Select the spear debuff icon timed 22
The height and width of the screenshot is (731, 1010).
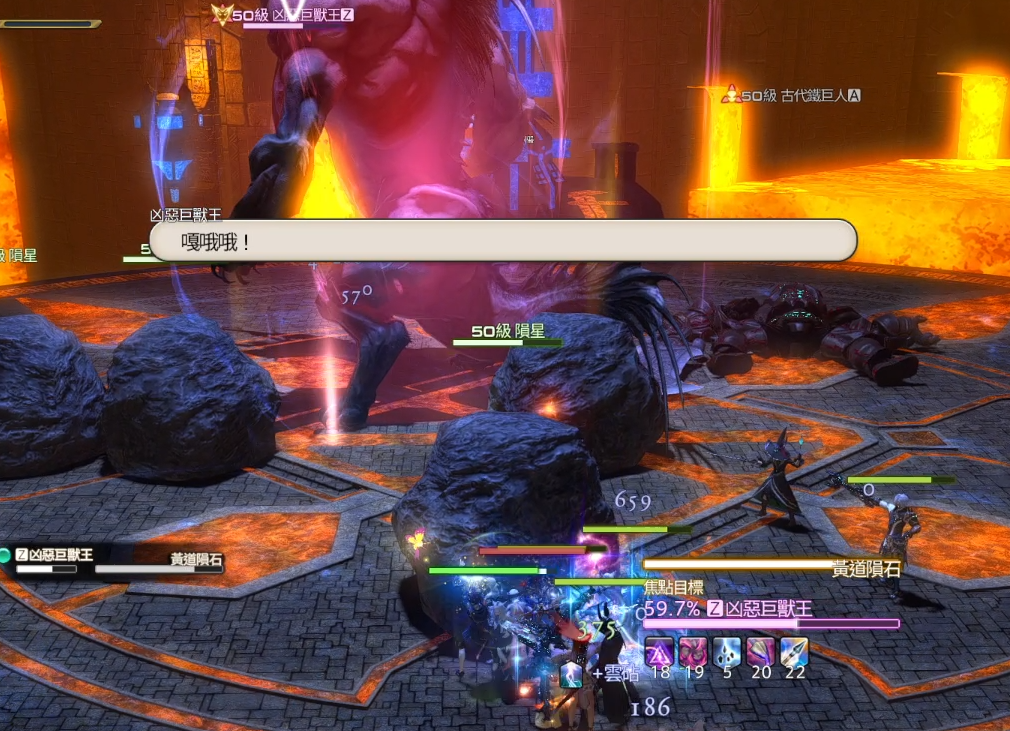tap(794, 652)
